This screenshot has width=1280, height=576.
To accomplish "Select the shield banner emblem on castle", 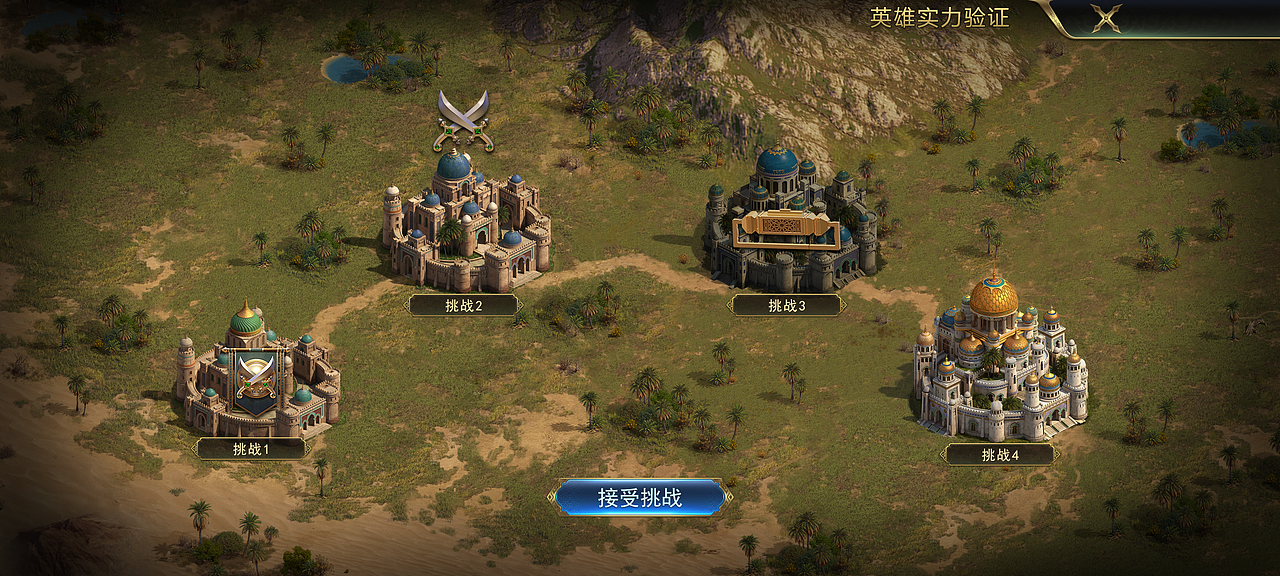I will tap(255, 380).
